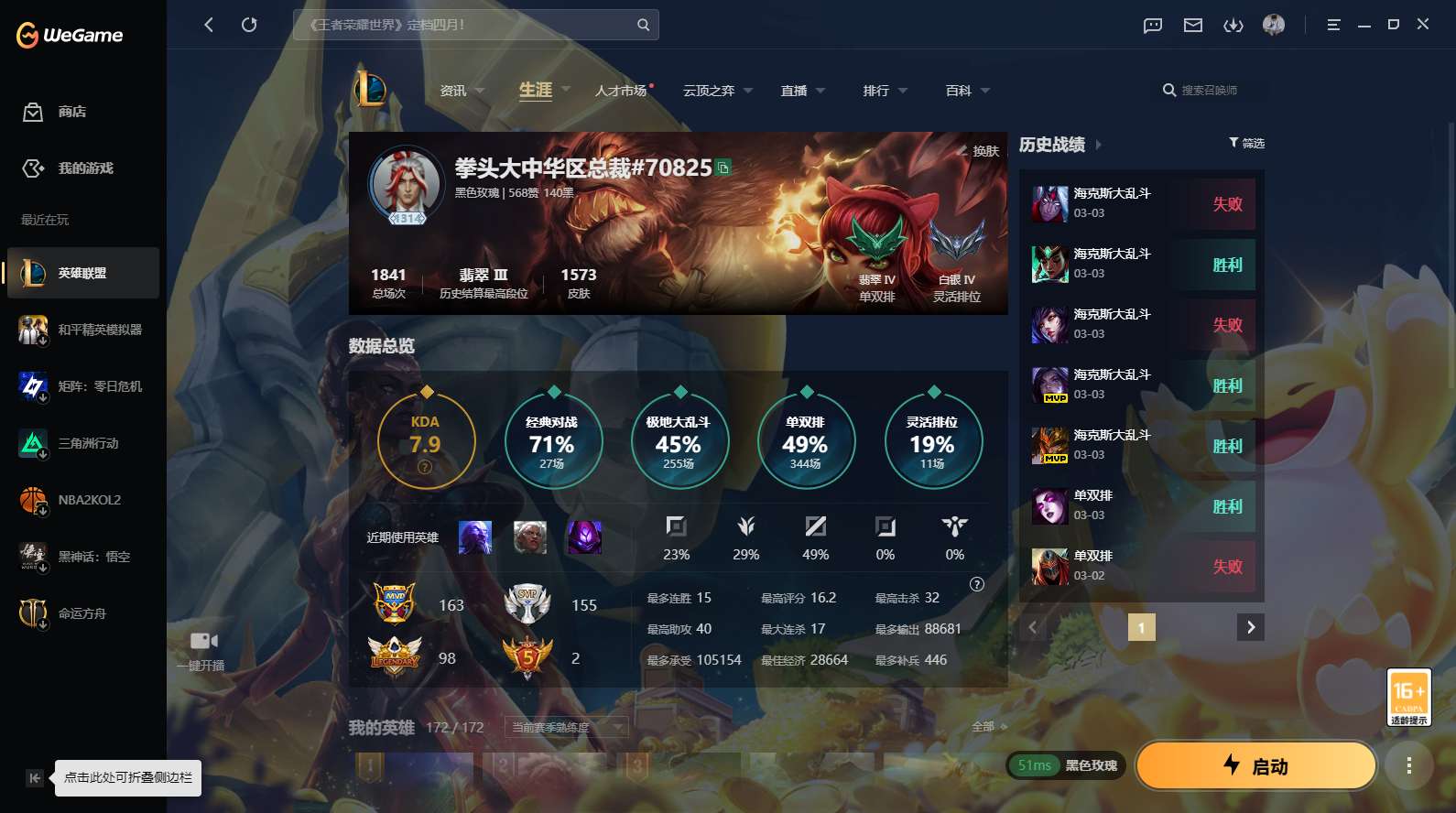Click your avatar in the title bar

[1275, 25]
